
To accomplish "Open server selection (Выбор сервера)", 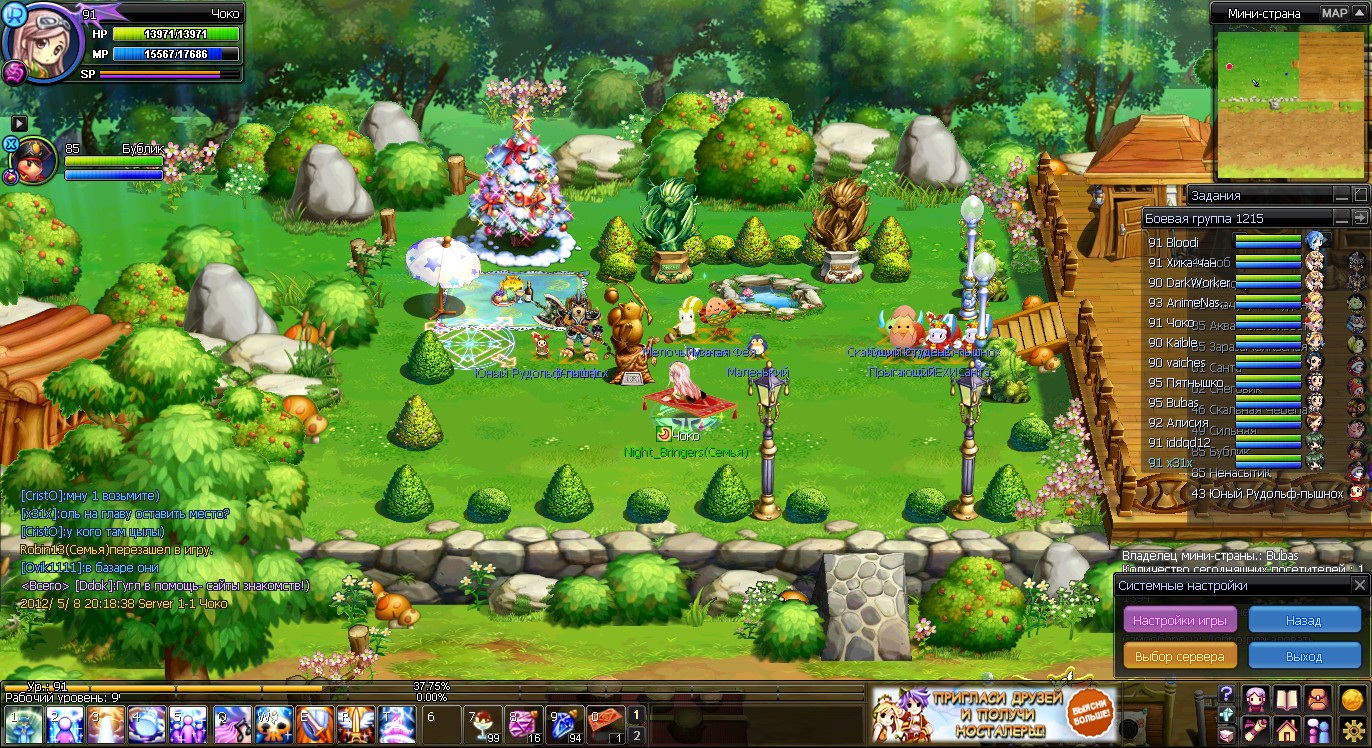I will coord(1180,656).
